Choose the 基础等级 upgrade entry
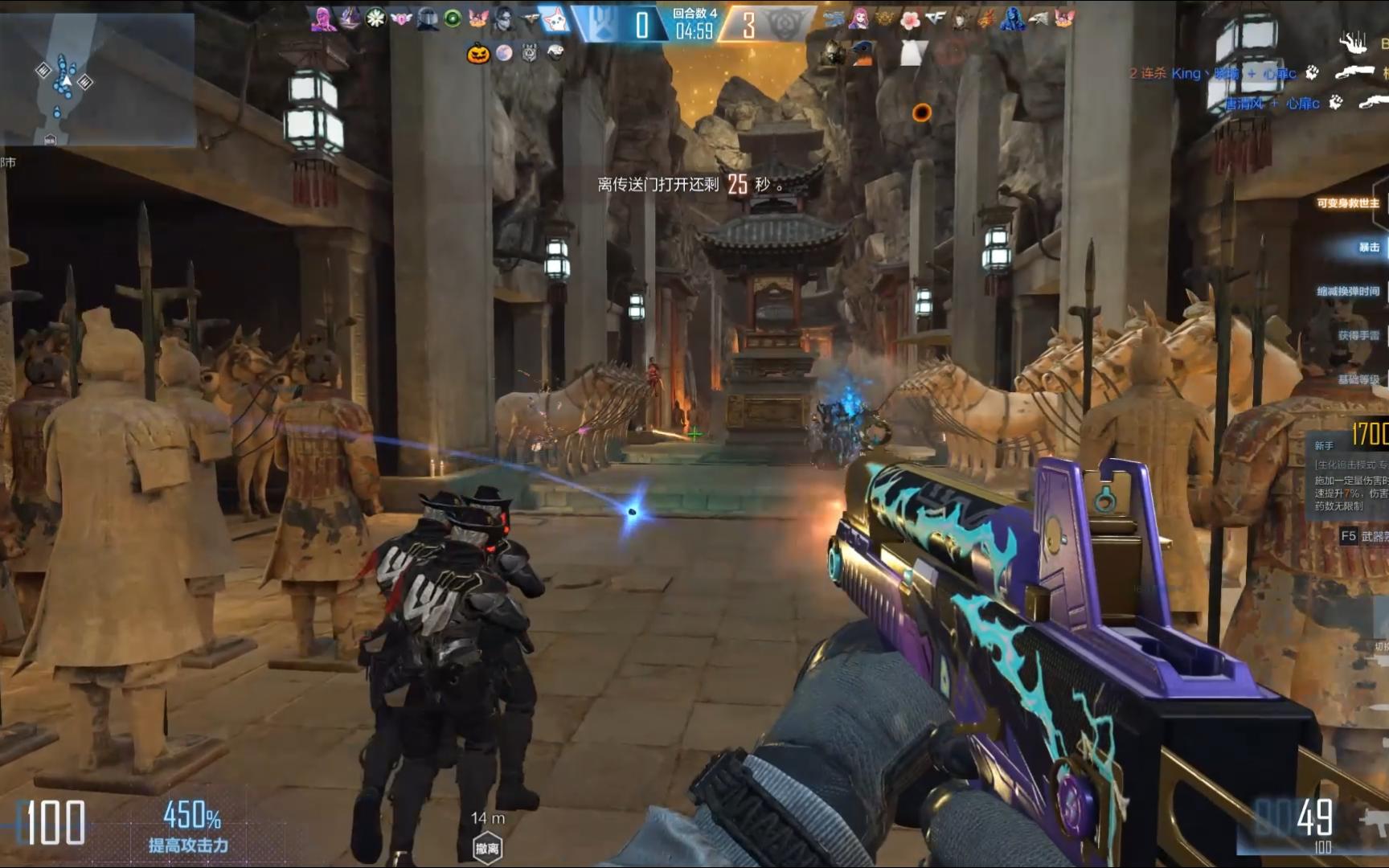The width and height of the screenshot is (1389, 868). 1358,379
